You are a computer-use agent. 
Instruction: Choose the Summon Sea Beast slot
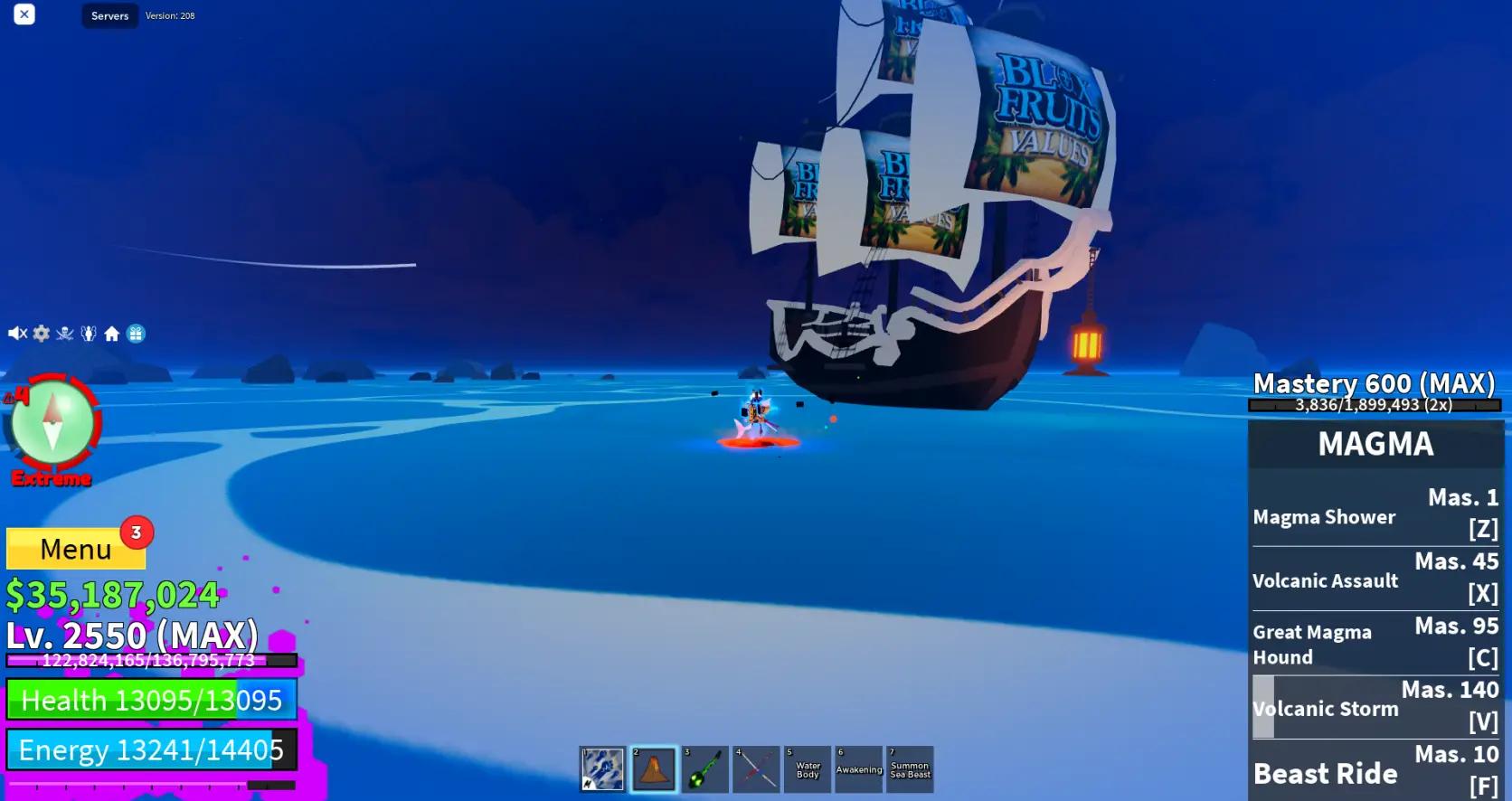point(910,769)
